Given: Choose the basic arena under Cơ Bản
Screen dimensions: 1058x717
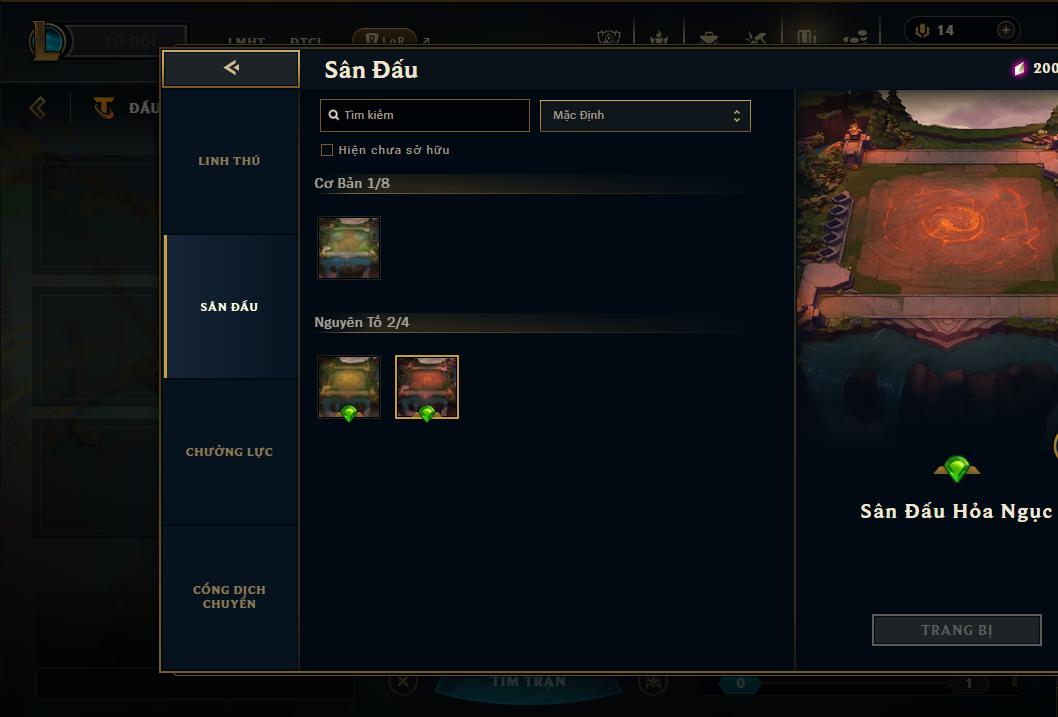Looking at the screenshot, I should (349, 248).
